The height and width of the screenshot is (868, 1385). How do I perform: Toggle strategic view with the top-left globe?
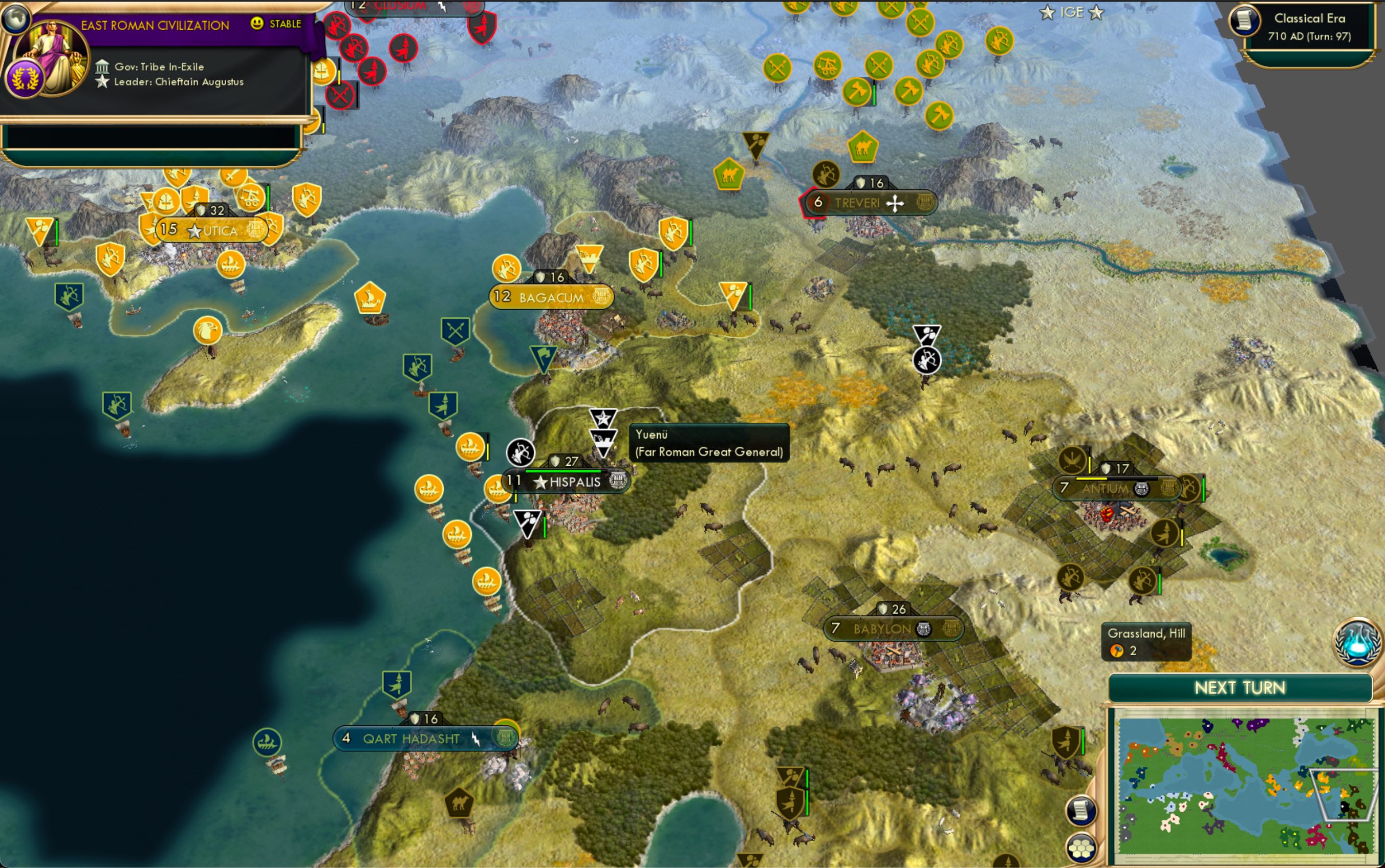pyautogui.click(x=17, y=18)
